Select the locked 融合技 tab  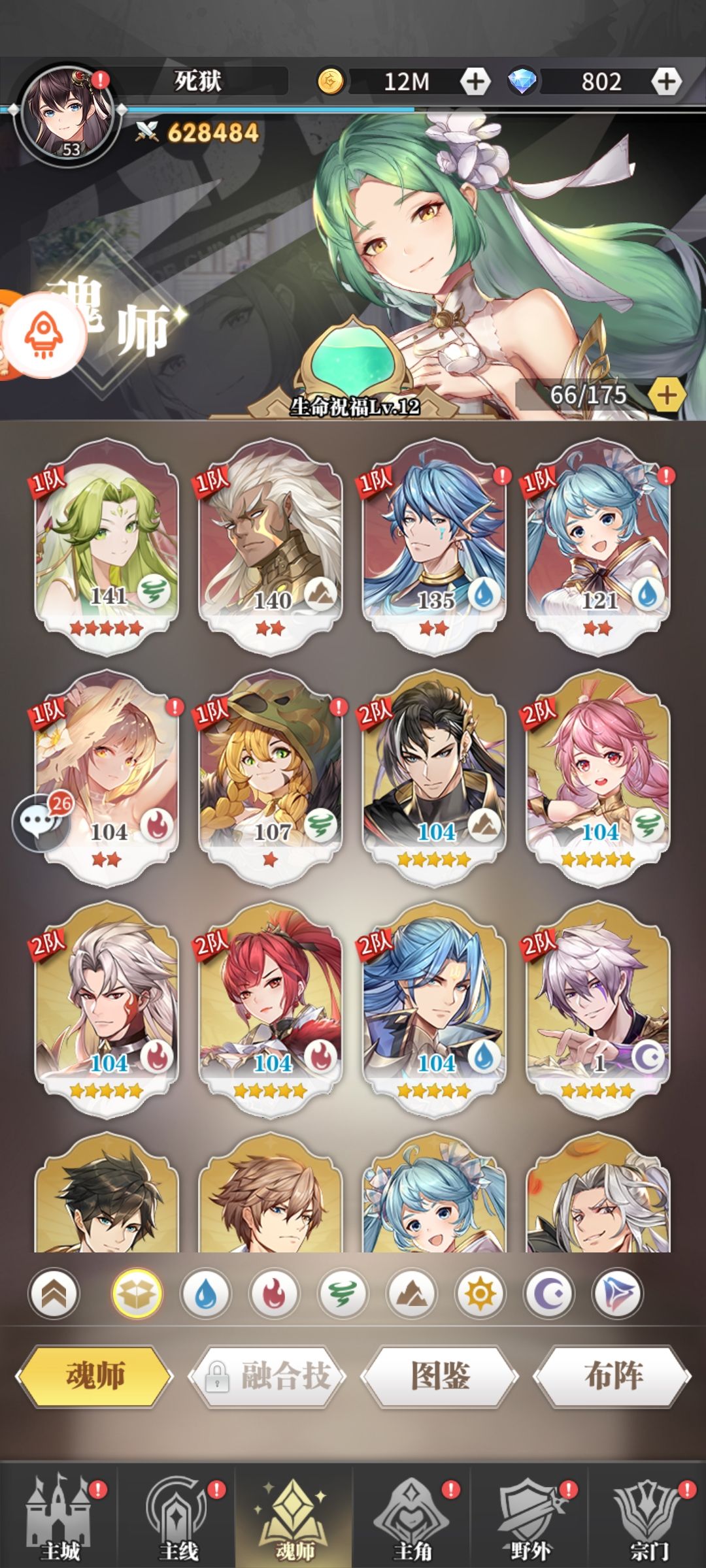(x=267, y=1375)
